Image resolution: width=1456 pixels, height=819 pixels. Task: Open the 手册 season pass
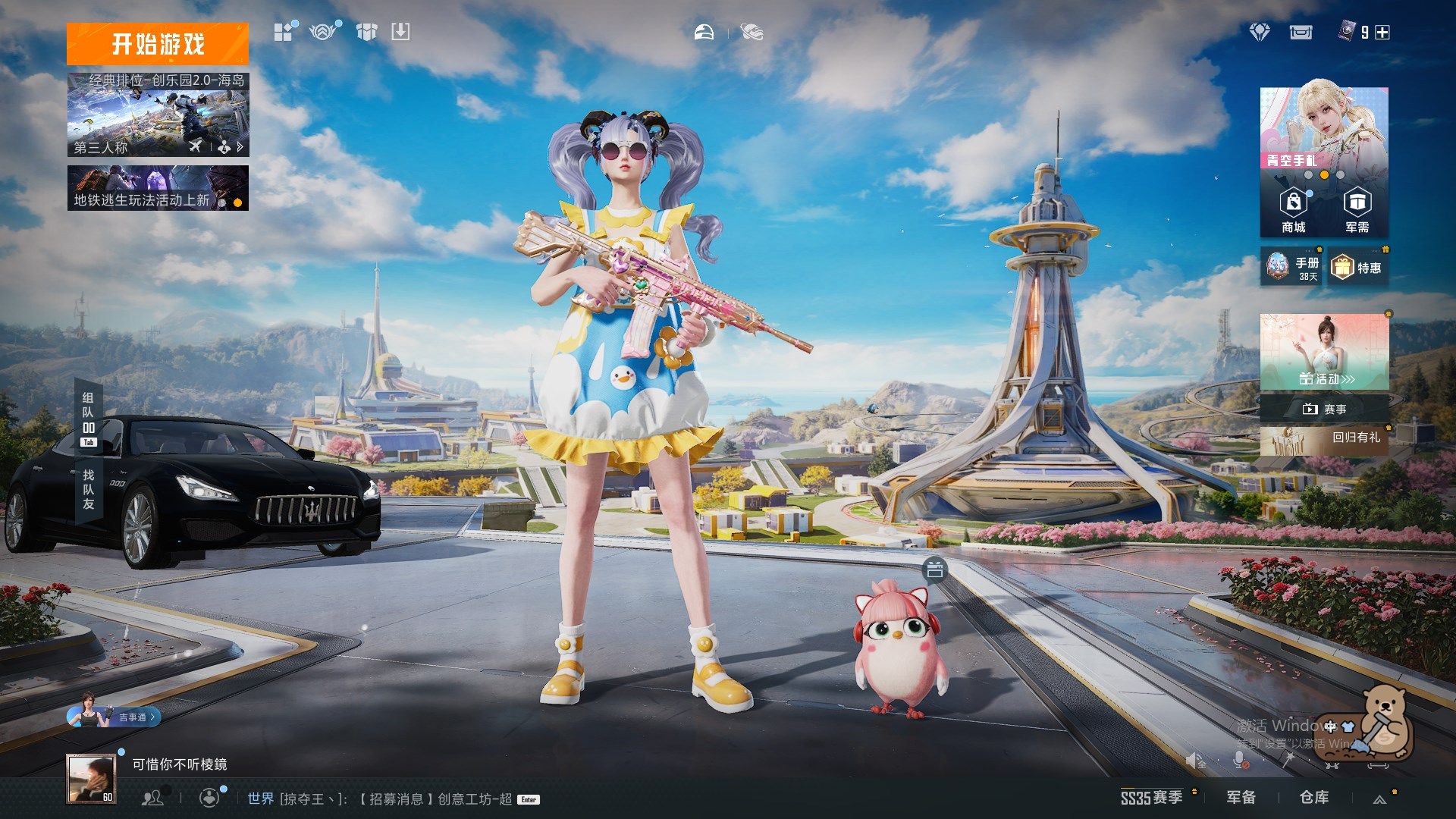coord(1292,267)
